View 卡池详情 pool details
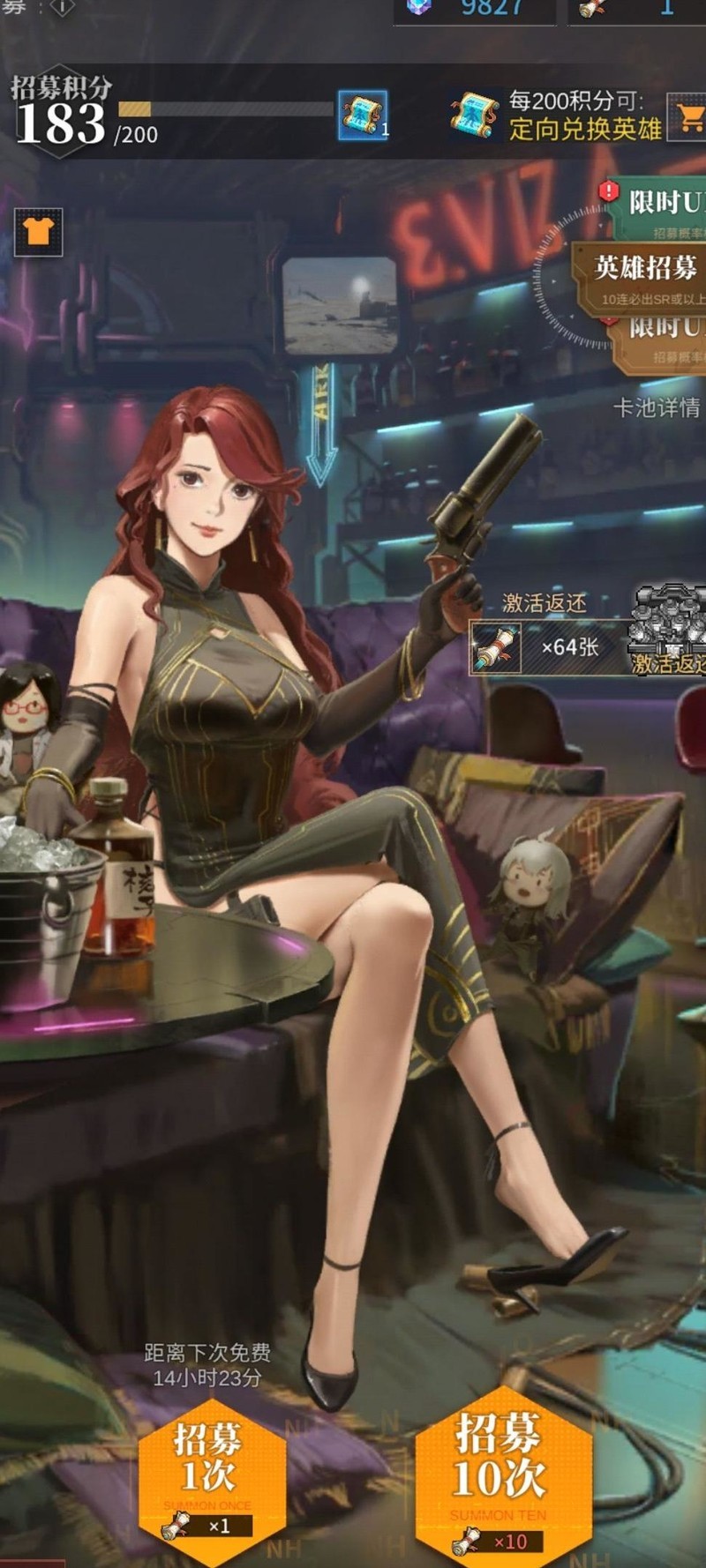Screen dimensions: 706x1568 click(x=657, y=407)
